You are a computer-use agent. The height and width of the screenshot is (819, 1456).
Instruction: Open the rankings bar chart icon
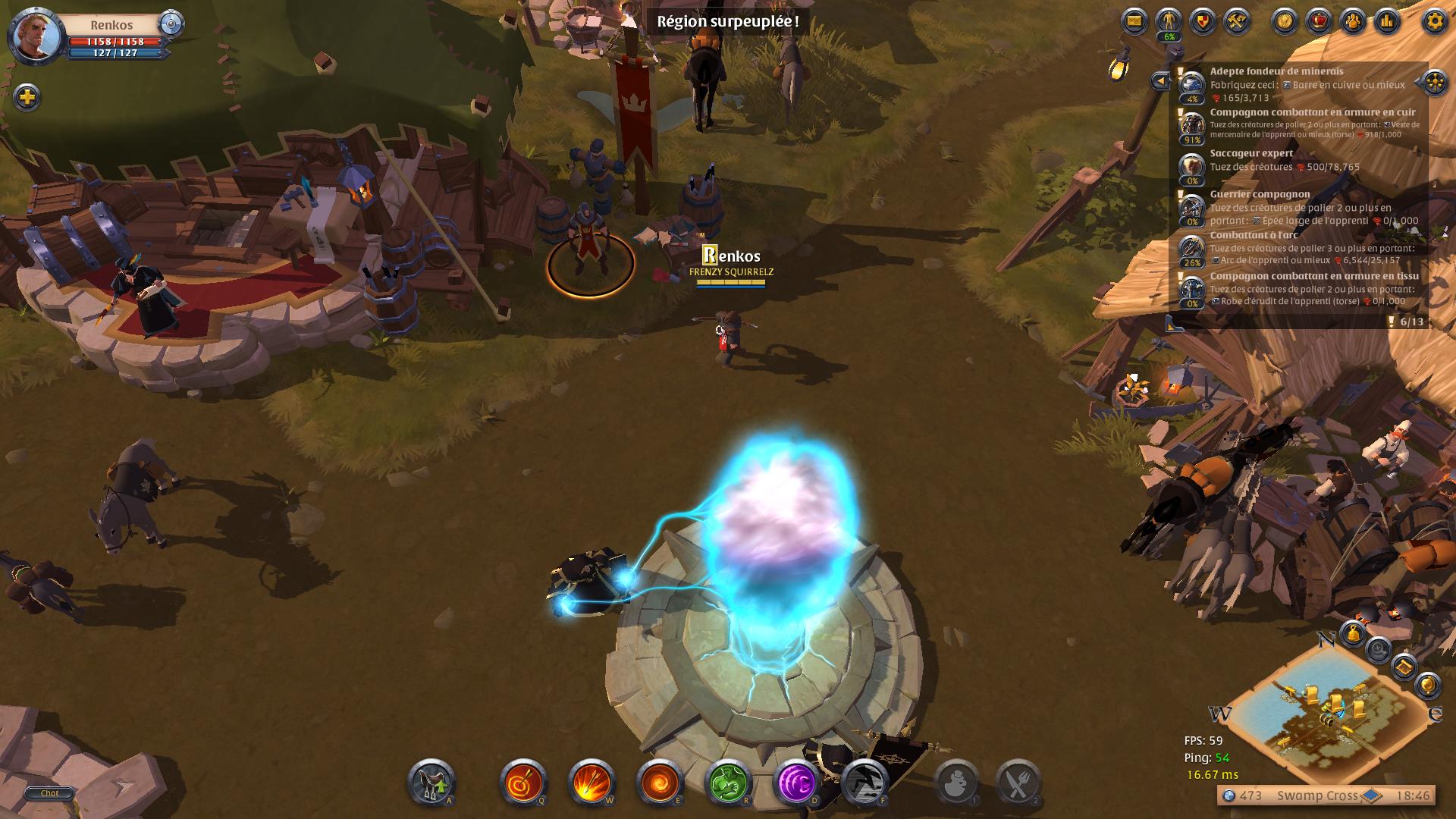point(1388,20)
